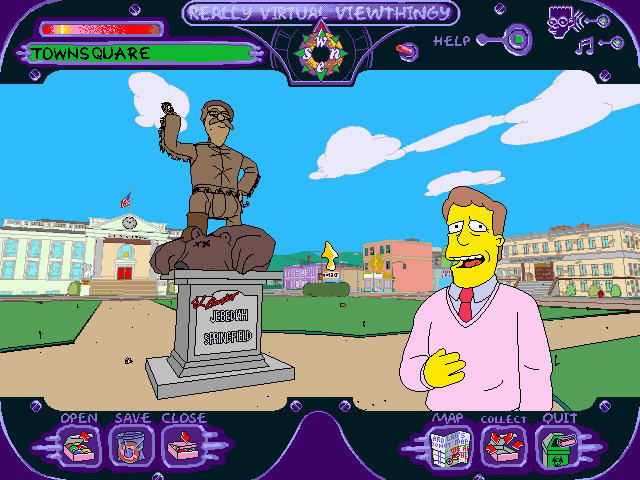Quit the game via the Quit bin
The height and width of the screenshot is (480, 640).
point(556,446)
